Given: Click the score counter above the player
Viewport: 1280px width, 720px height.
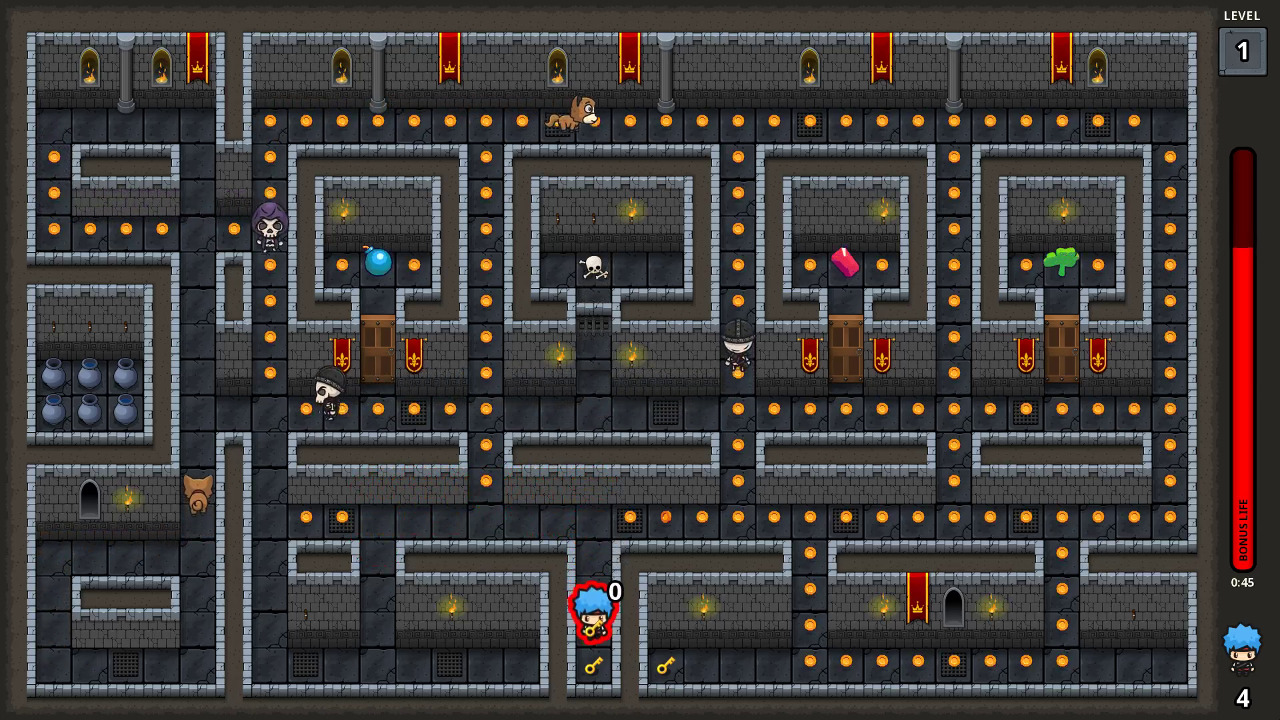Looking at the screenshot, I should coord(614,592).
